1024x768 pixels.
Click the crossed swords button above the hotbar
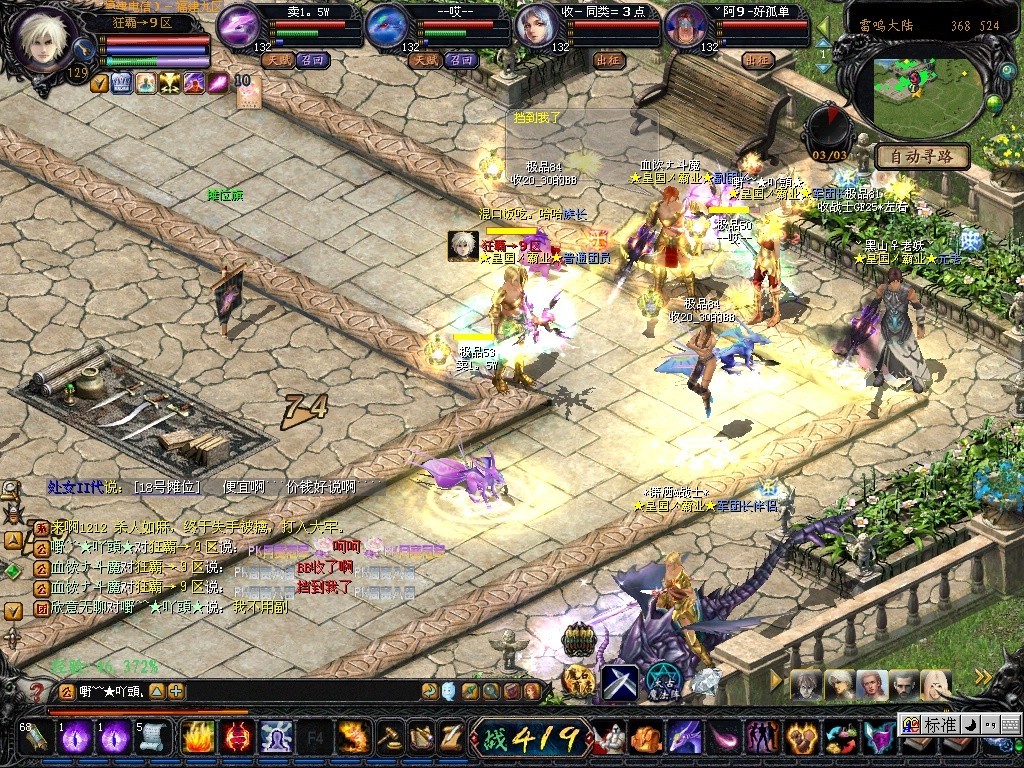(x=619, y=682)
